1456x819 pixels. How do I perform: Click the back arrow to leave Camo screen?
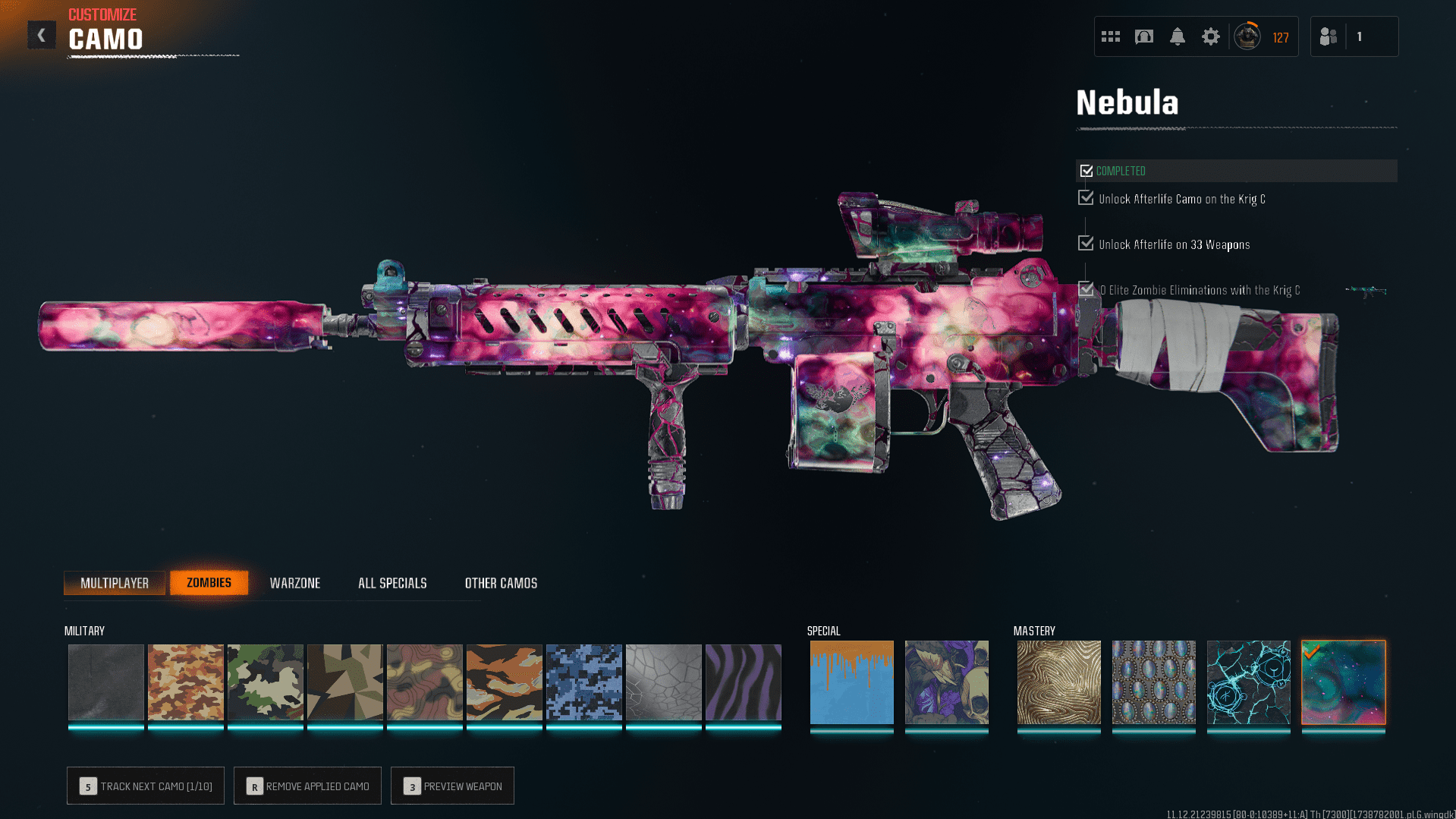pos(42,34)
